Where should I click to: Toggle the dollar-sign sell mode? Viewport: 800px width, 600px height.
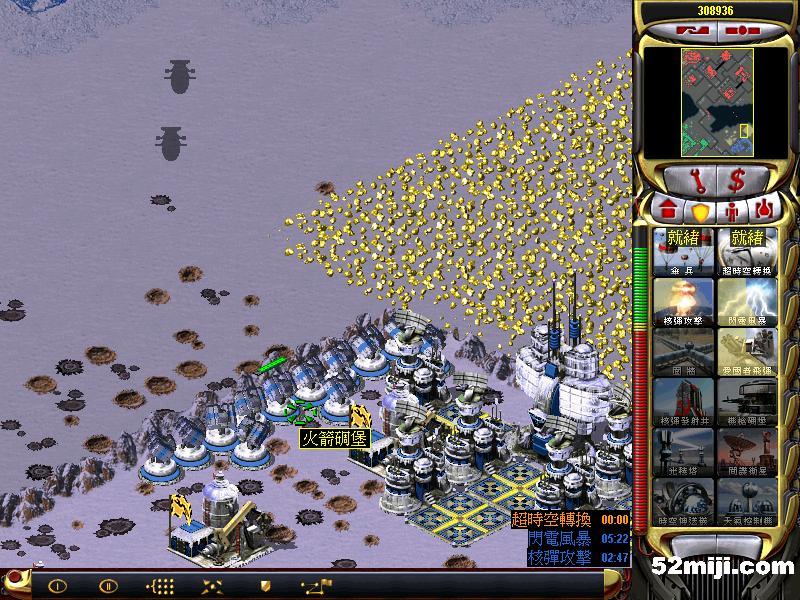pos(737,181)
